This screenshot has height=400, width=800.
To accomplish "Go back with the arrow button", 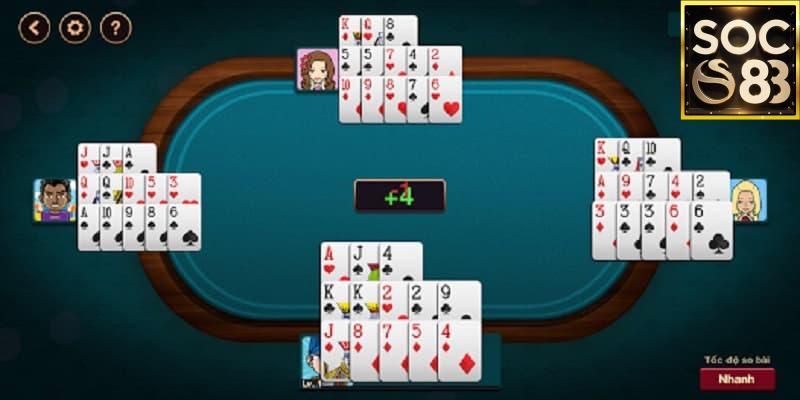I will [x=35, y=27].
